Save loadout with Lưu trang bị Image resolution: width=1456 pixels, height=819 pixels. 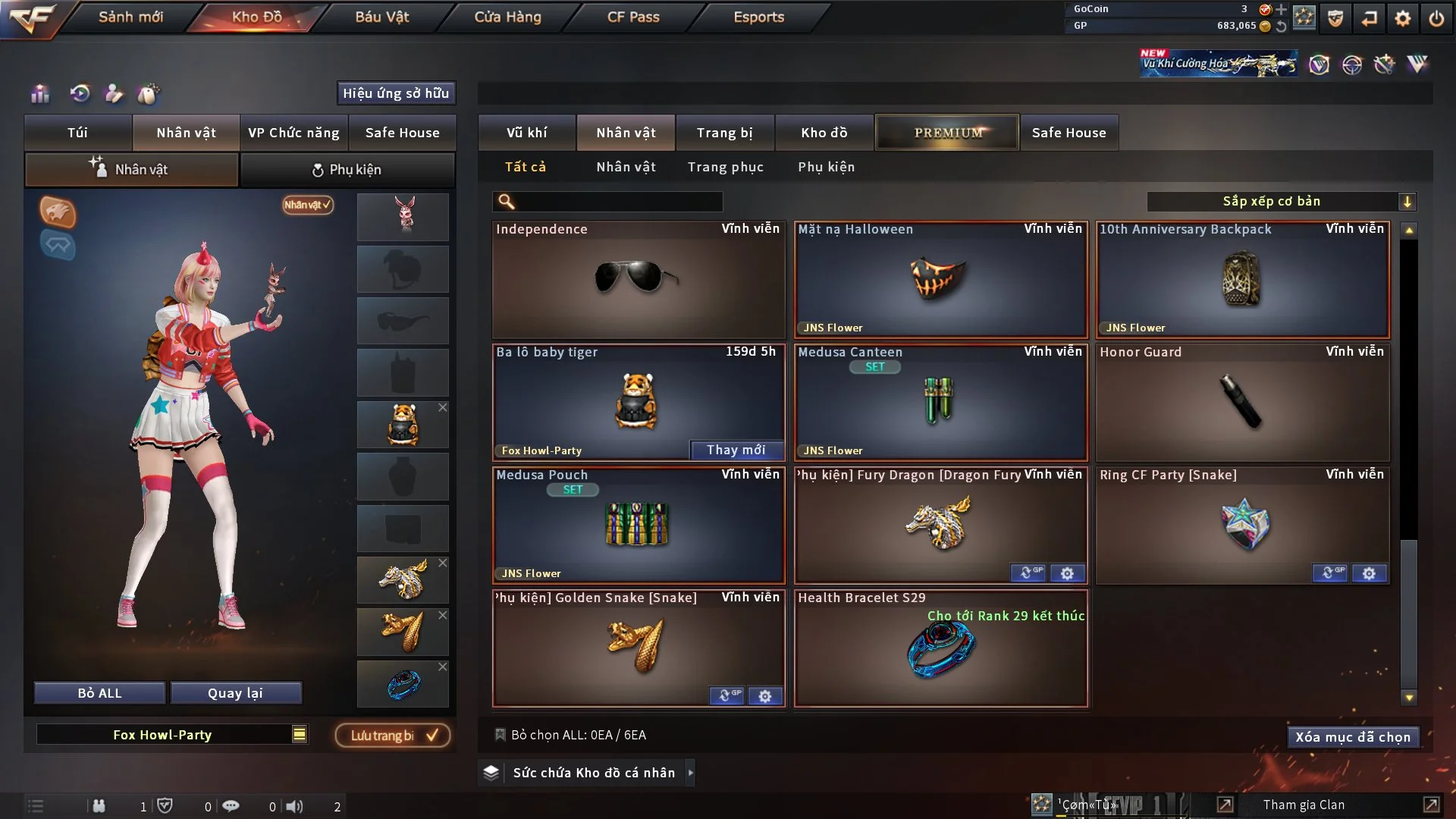click(393, 736)
